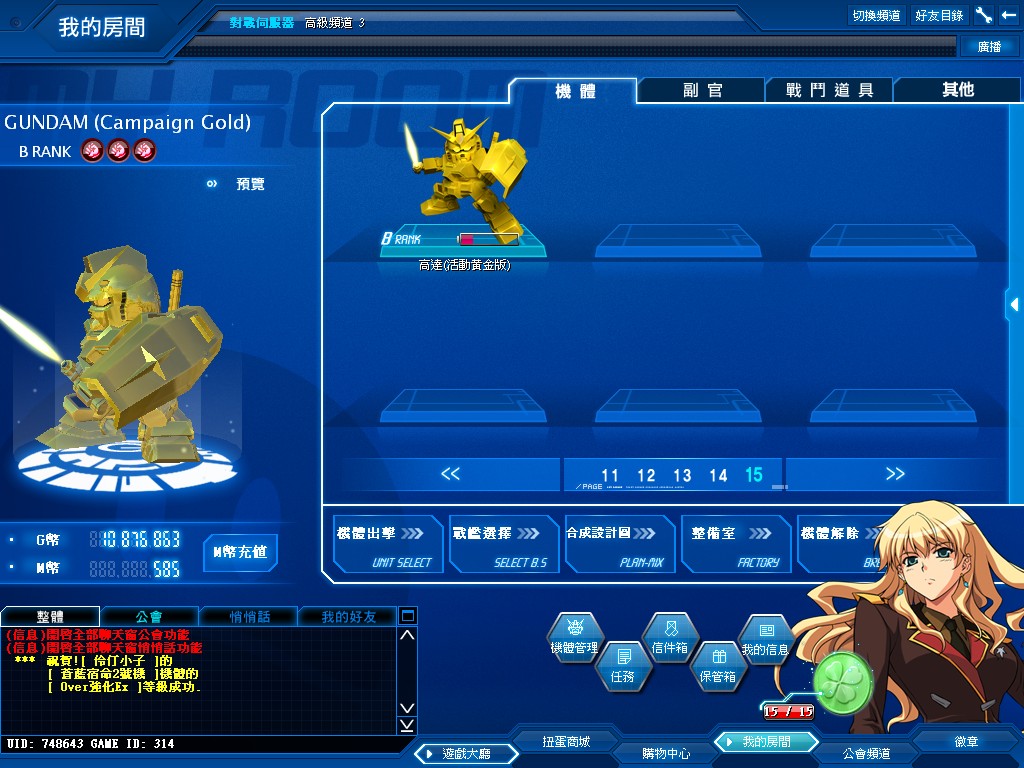The width and height of the screenshot is (1024, 768).
Task: Click the next page double arrow
Action: tap(895, 474)
